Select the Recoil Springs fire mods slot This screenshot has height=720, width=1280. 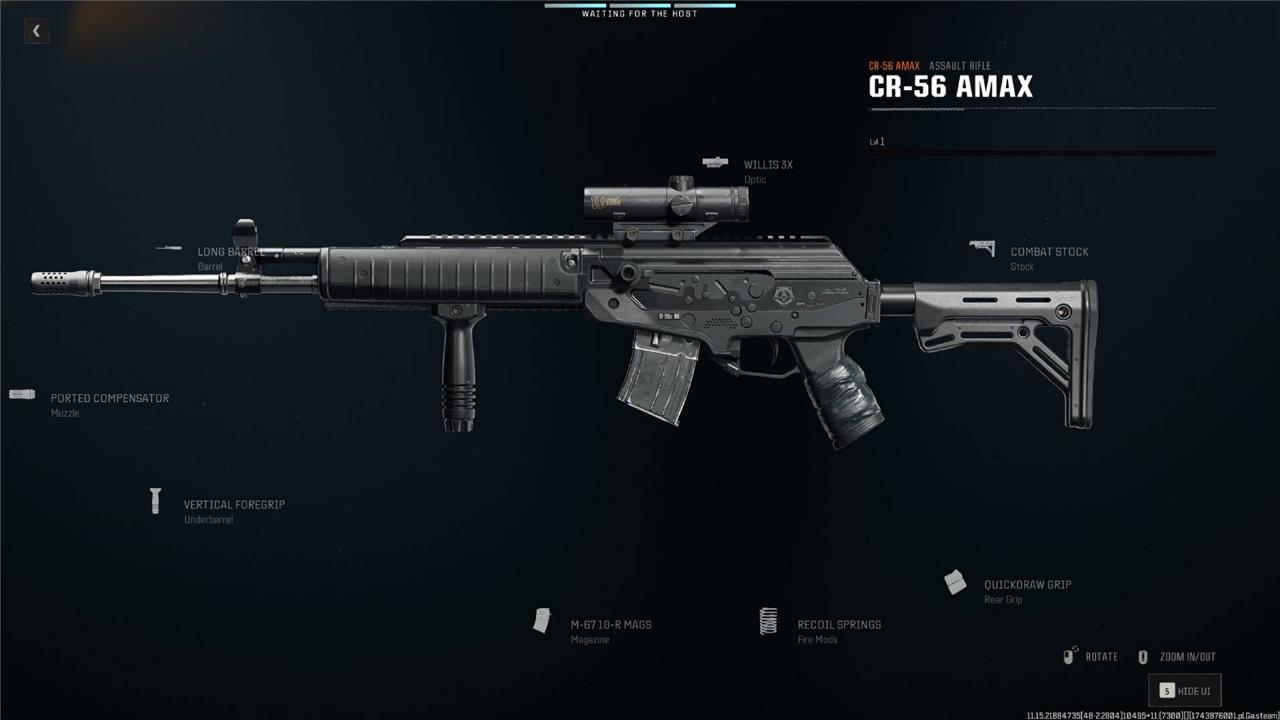point(838,625)
